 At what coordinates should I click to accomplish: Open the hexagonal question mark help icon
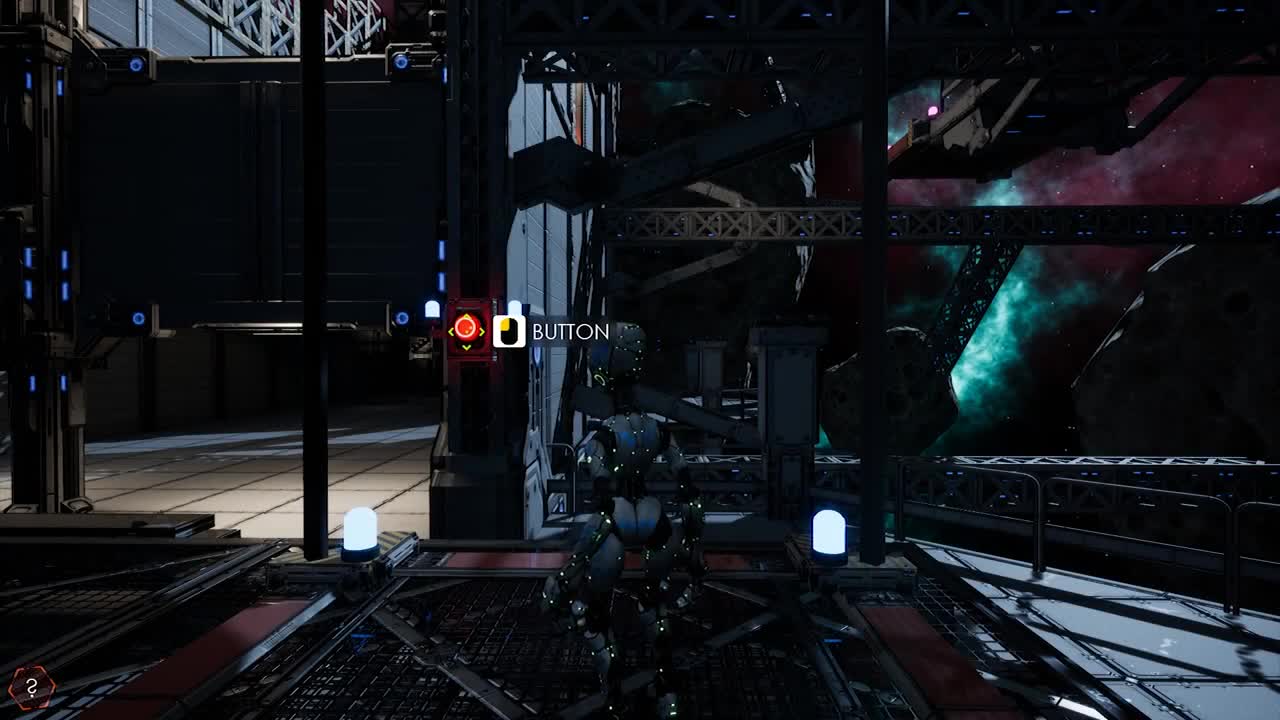point(32,687)
